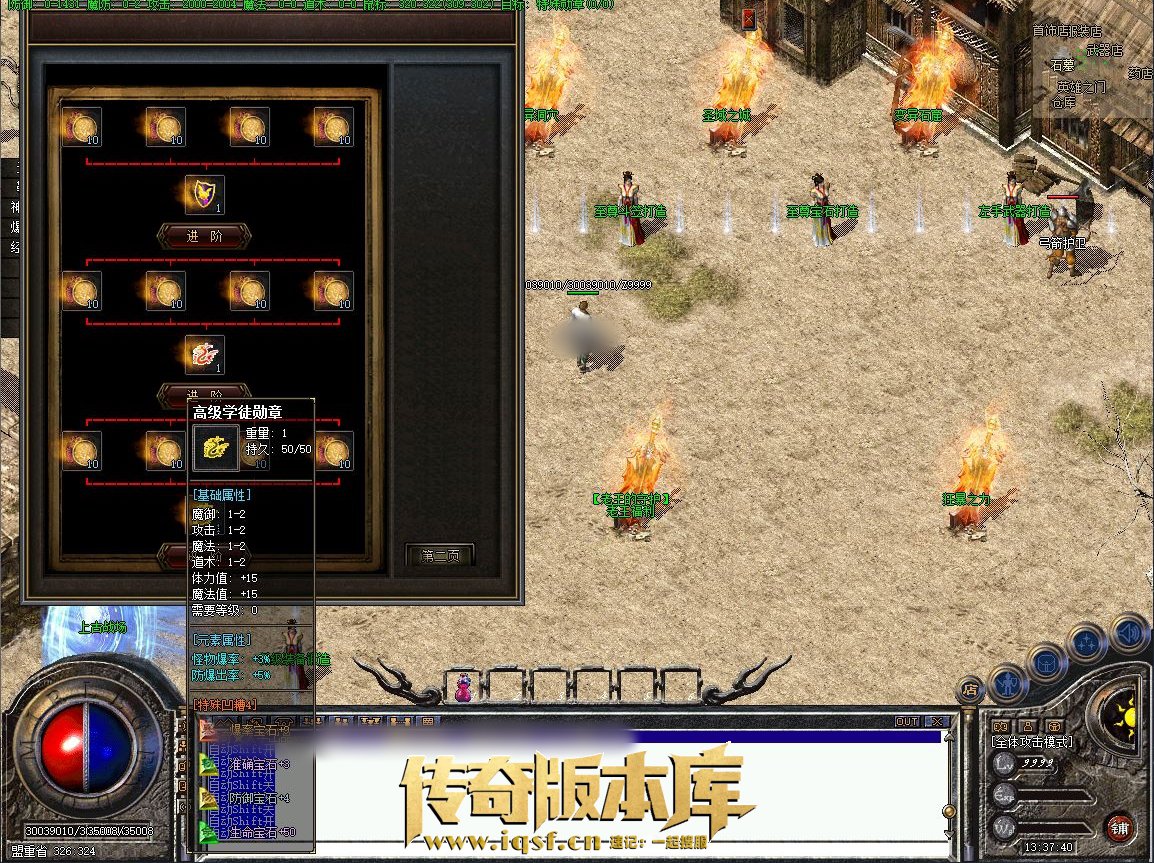Click the red 铺 stall button
This screenshot has width=1154, height=863.
click(1119, 828)
